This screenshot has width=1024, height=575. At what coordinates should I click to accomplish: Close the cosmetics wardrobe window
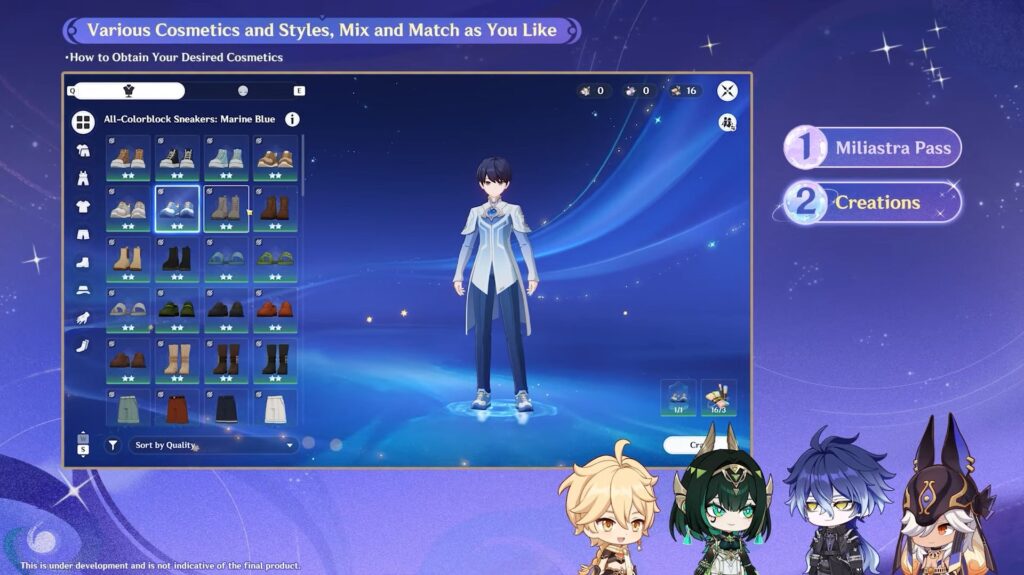728,91
